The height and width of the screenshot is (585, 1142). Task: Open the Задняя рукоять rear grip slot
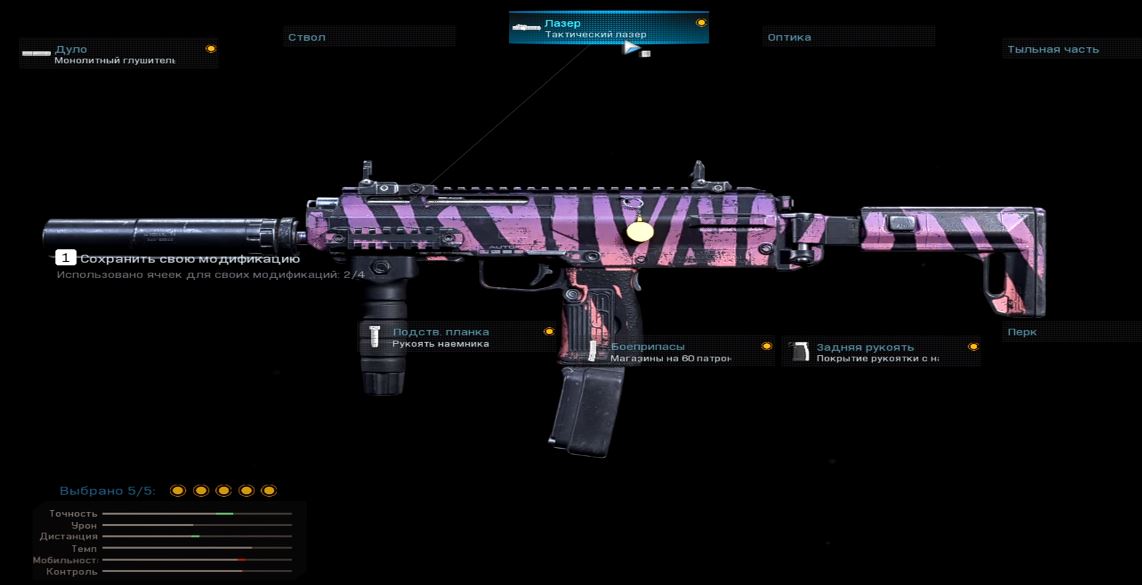tap(880, 352)
